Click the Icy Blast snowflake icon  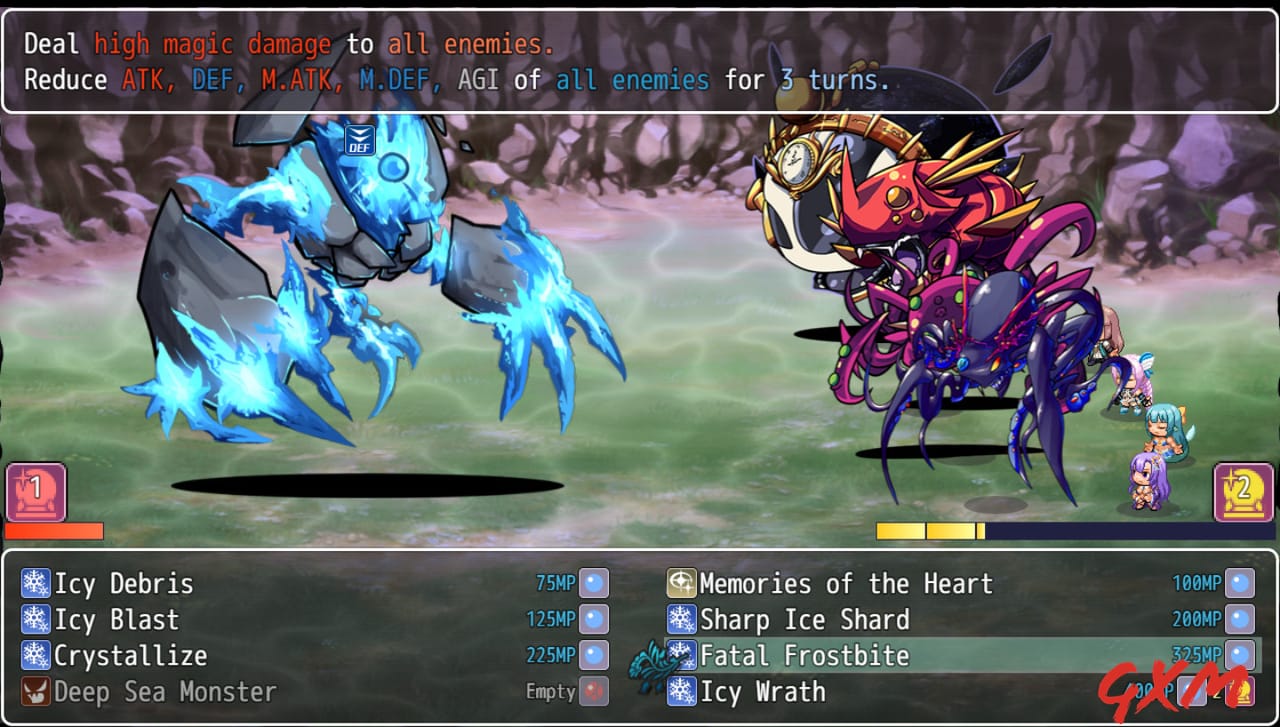pyautogui.click(x=34, y=620)
